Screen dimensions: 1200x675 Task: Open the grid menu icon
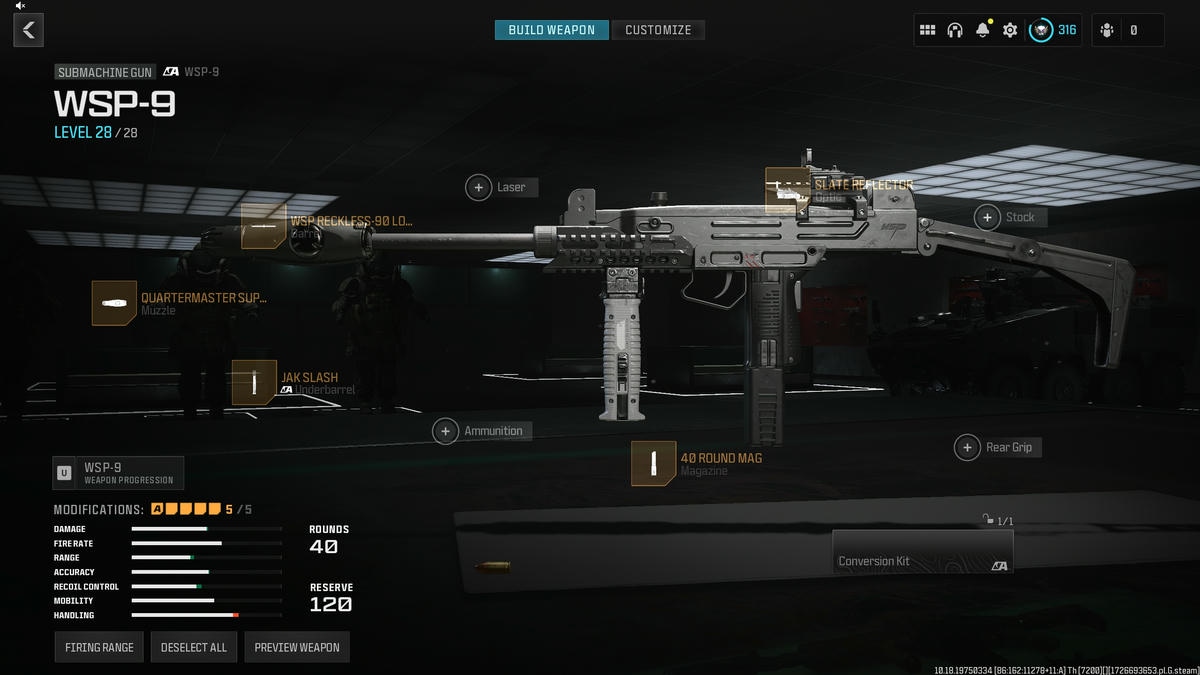[x=927, y=30]
